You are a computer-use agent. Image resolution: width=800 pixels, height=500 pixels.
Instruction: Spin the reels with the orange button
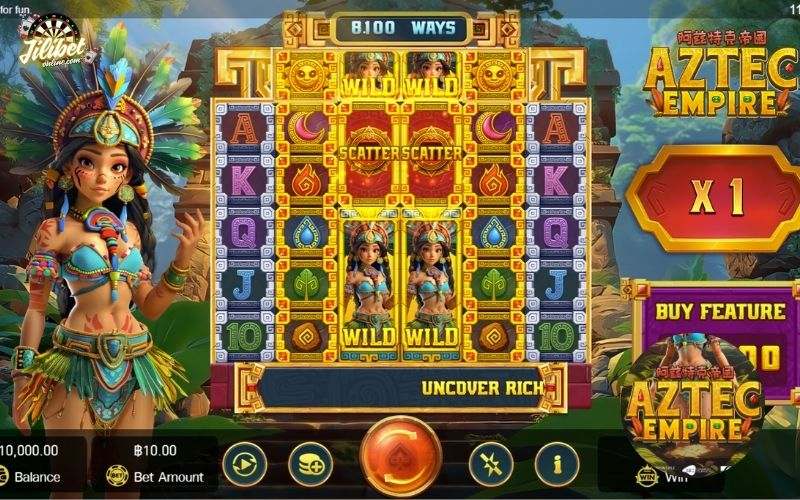pos(401,458)
